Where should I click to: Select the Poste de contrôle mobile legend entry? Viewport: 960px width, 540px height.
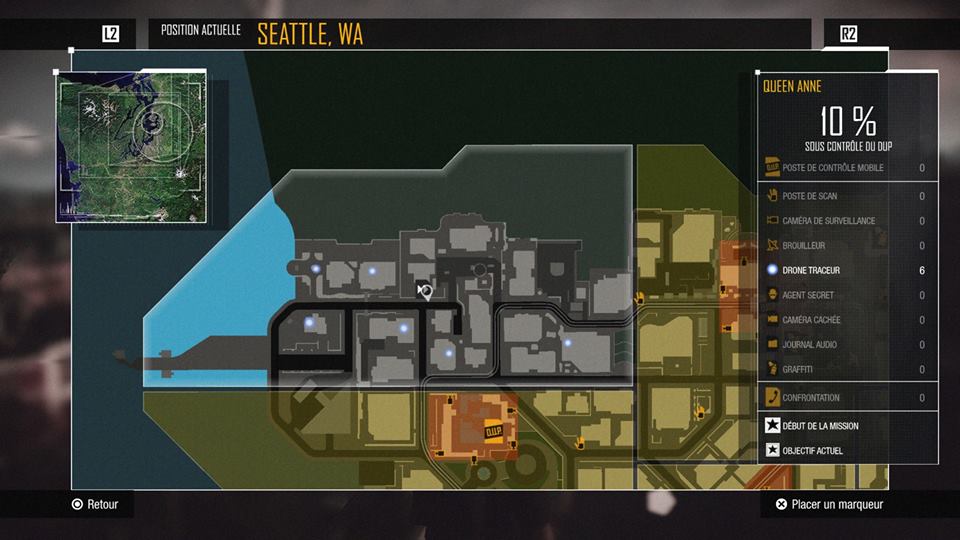(x=833, y=168)
